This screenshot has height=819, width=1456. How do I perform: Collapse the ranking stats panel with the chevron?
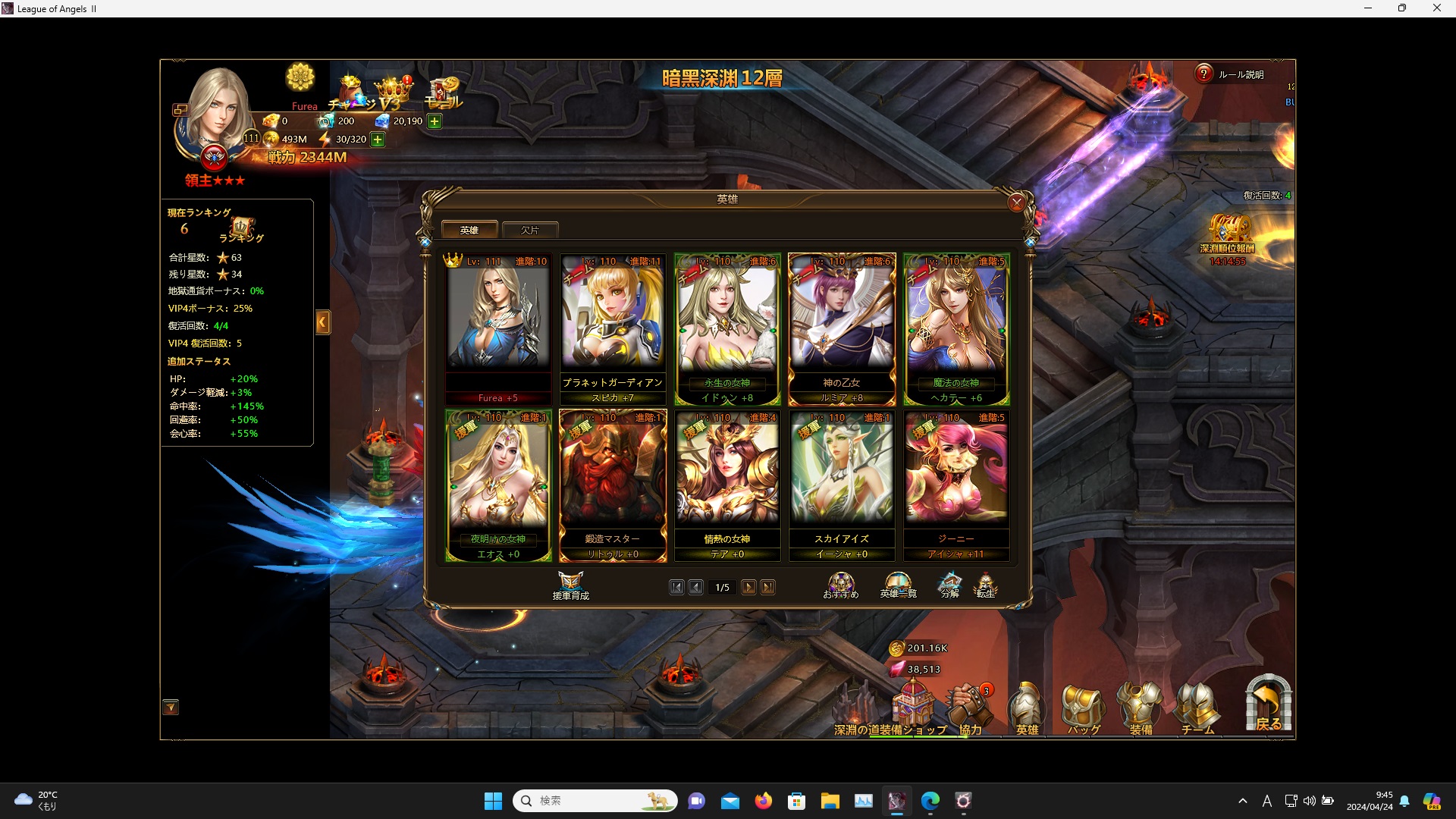pos(324,322)
